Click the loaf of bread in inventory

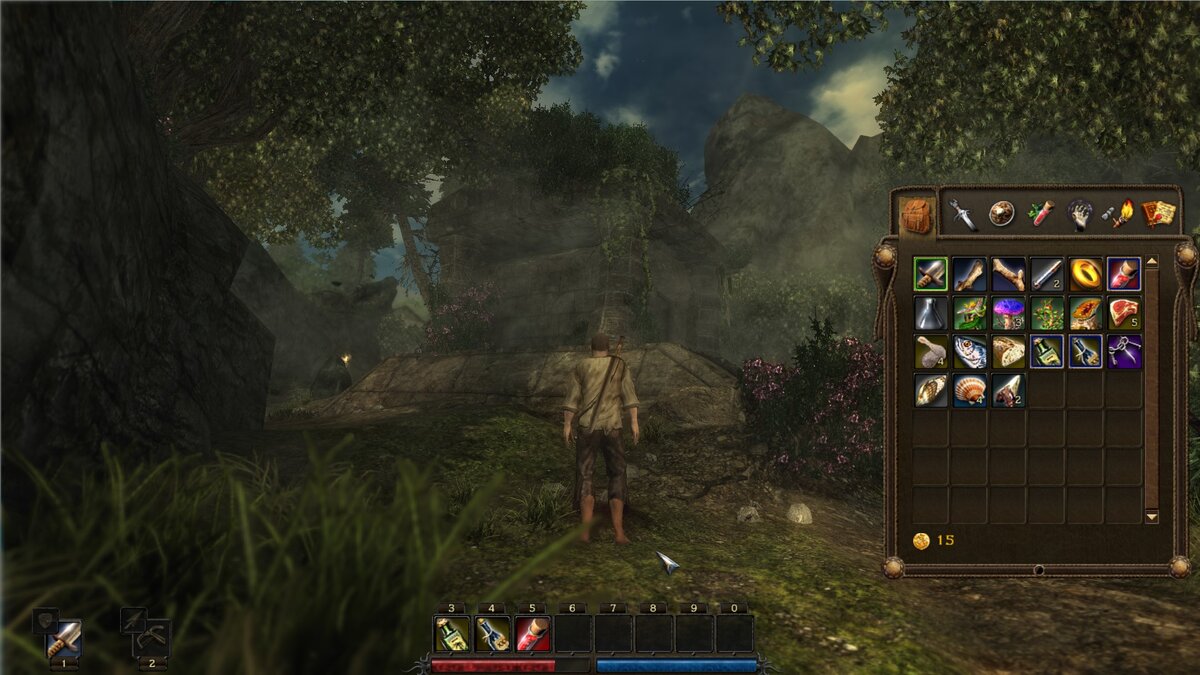click(1008, 351)
